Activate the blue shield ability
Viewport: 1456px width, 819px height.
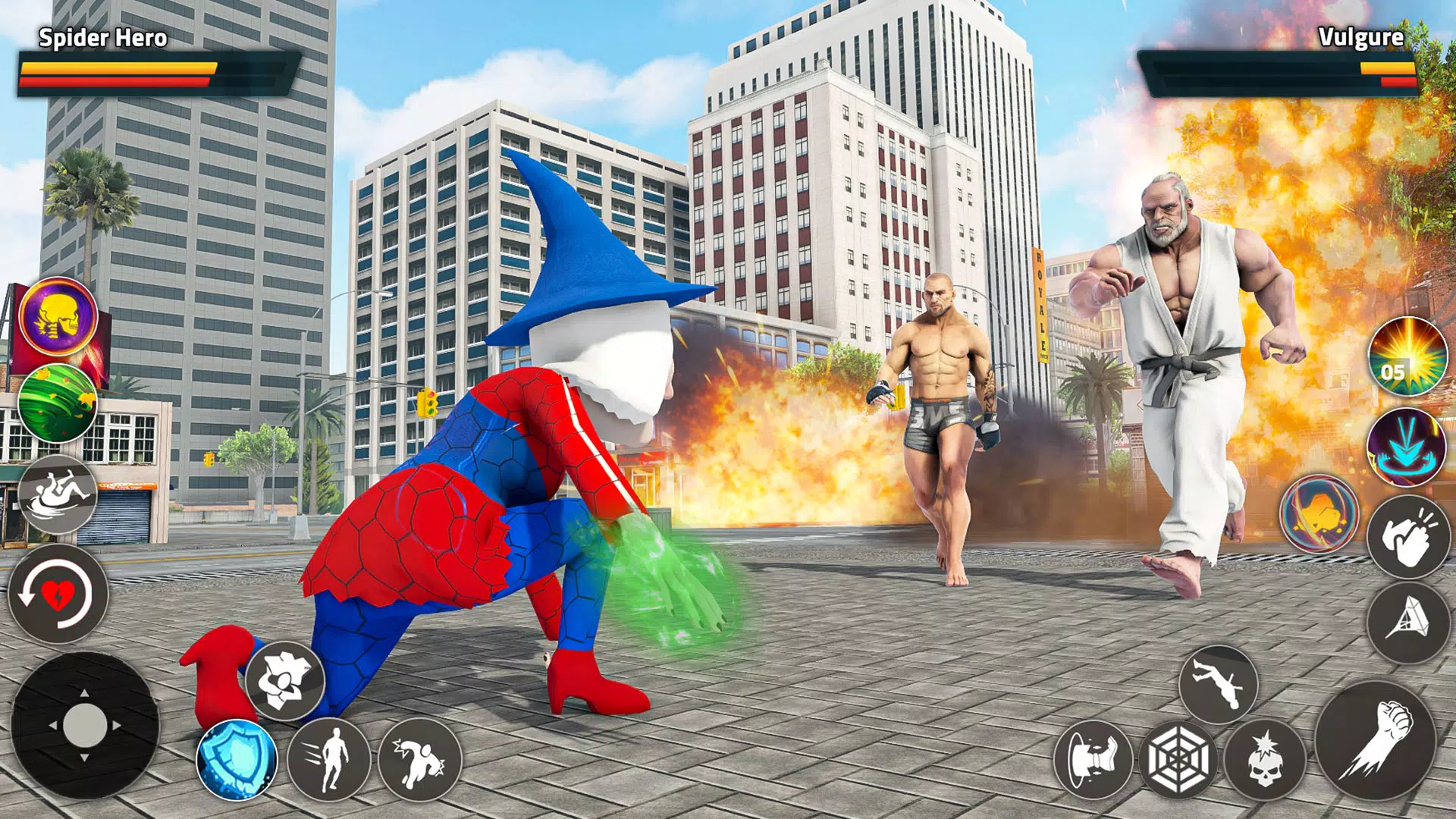237,759
